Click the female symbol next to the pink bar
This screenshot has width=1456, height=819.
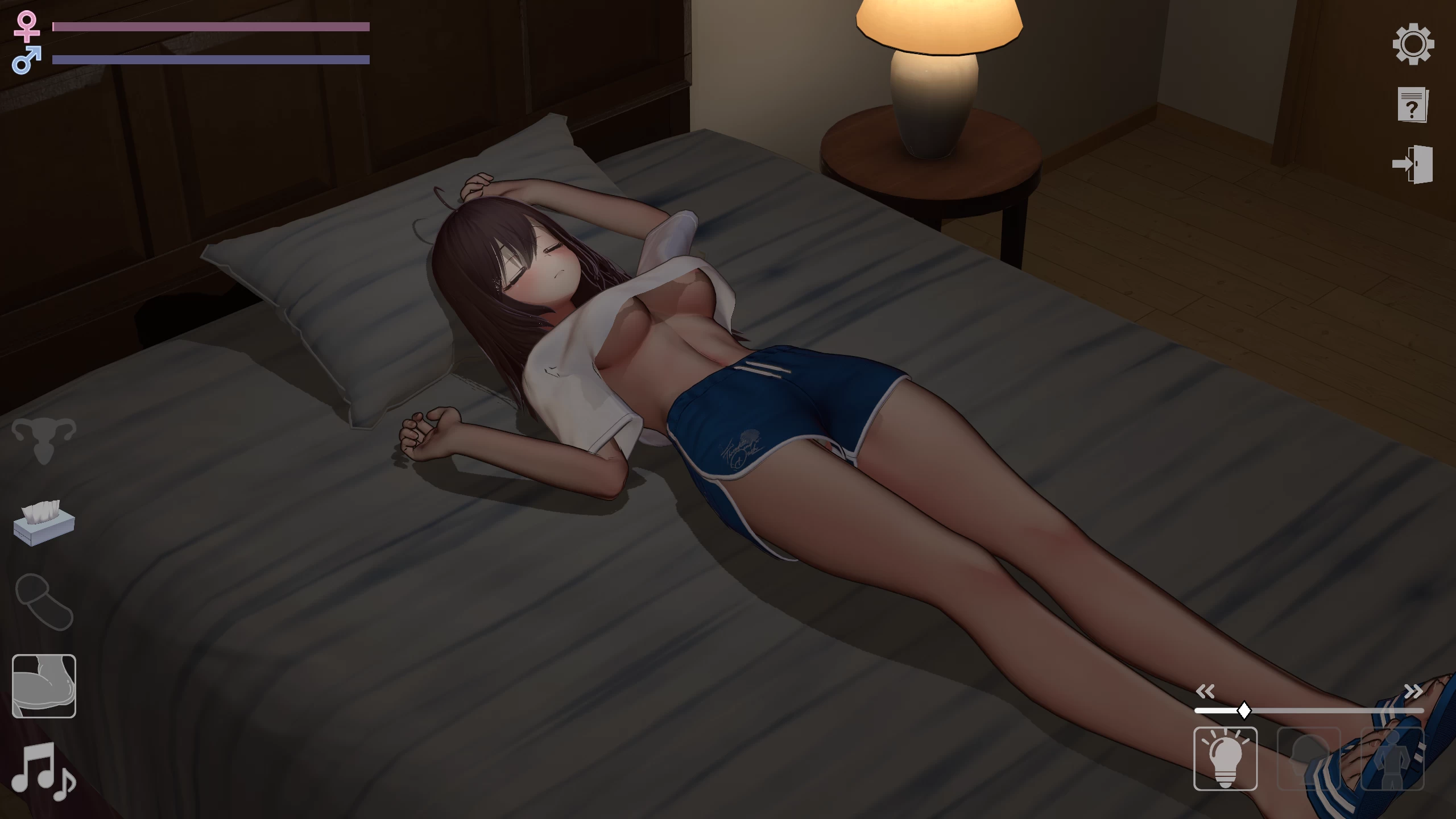pyautogui.click(x=27, y=26)
